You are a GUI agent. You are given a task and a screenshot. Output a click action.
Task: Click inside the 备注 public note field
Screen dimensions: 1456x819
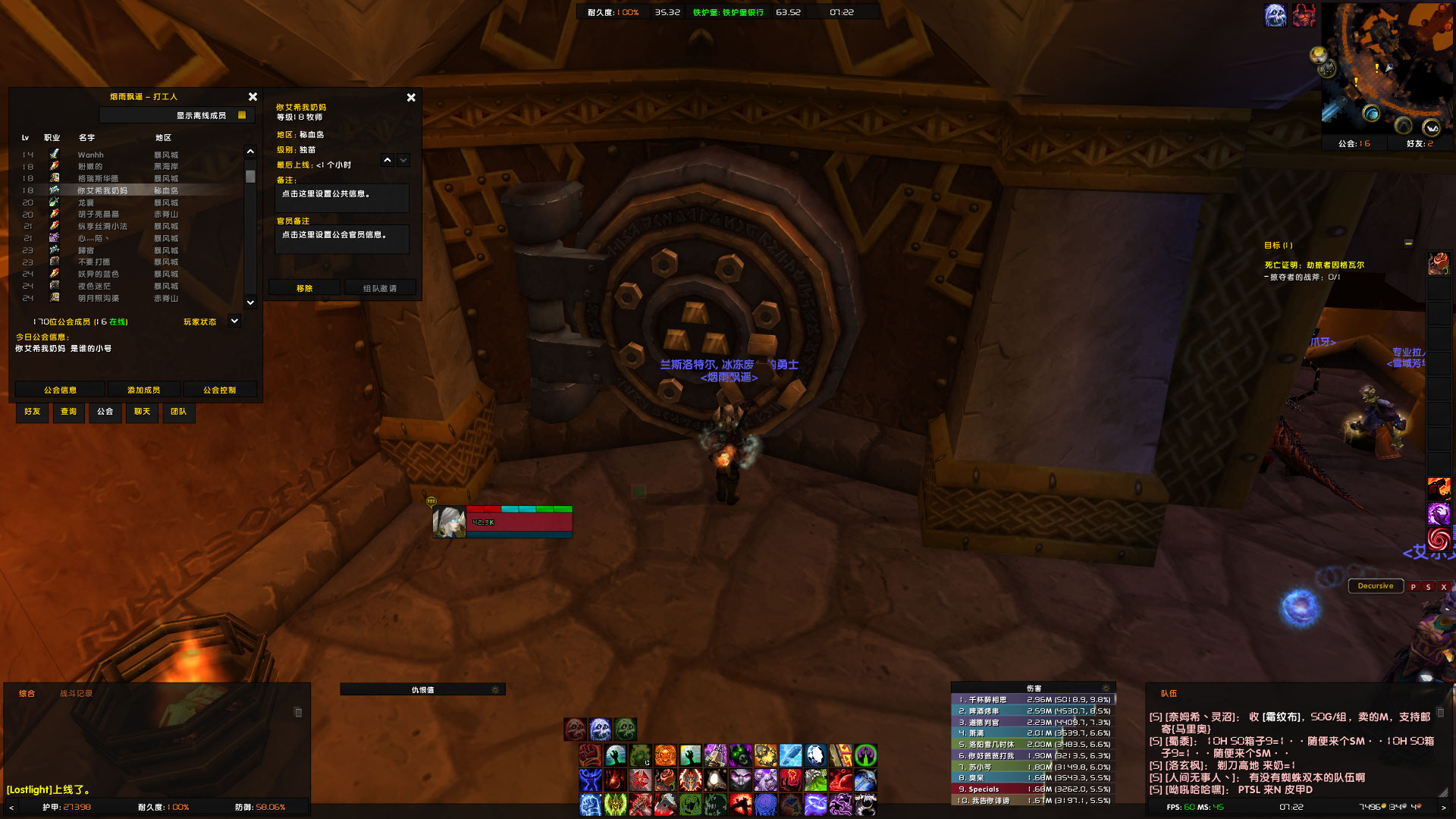(x=341, y=198)
